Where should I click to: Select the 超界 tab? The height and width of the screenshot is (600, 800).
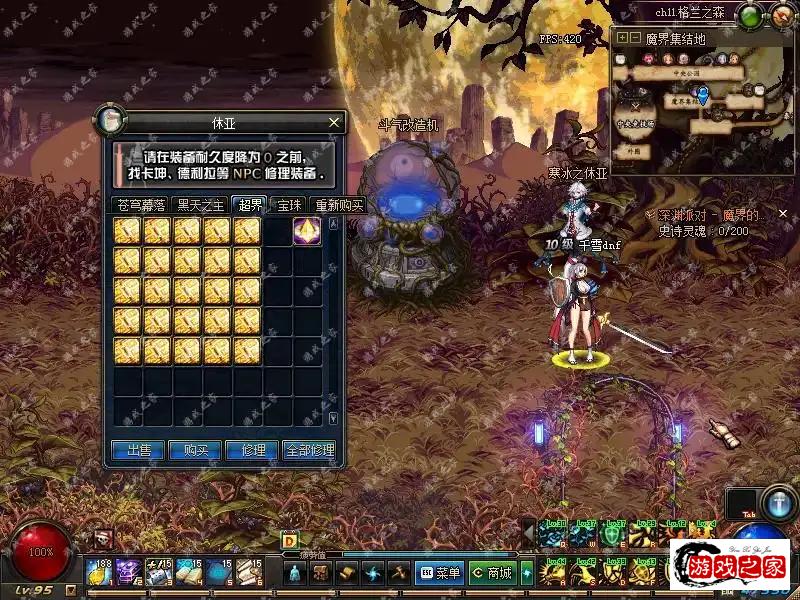click(x=249, y=205)
